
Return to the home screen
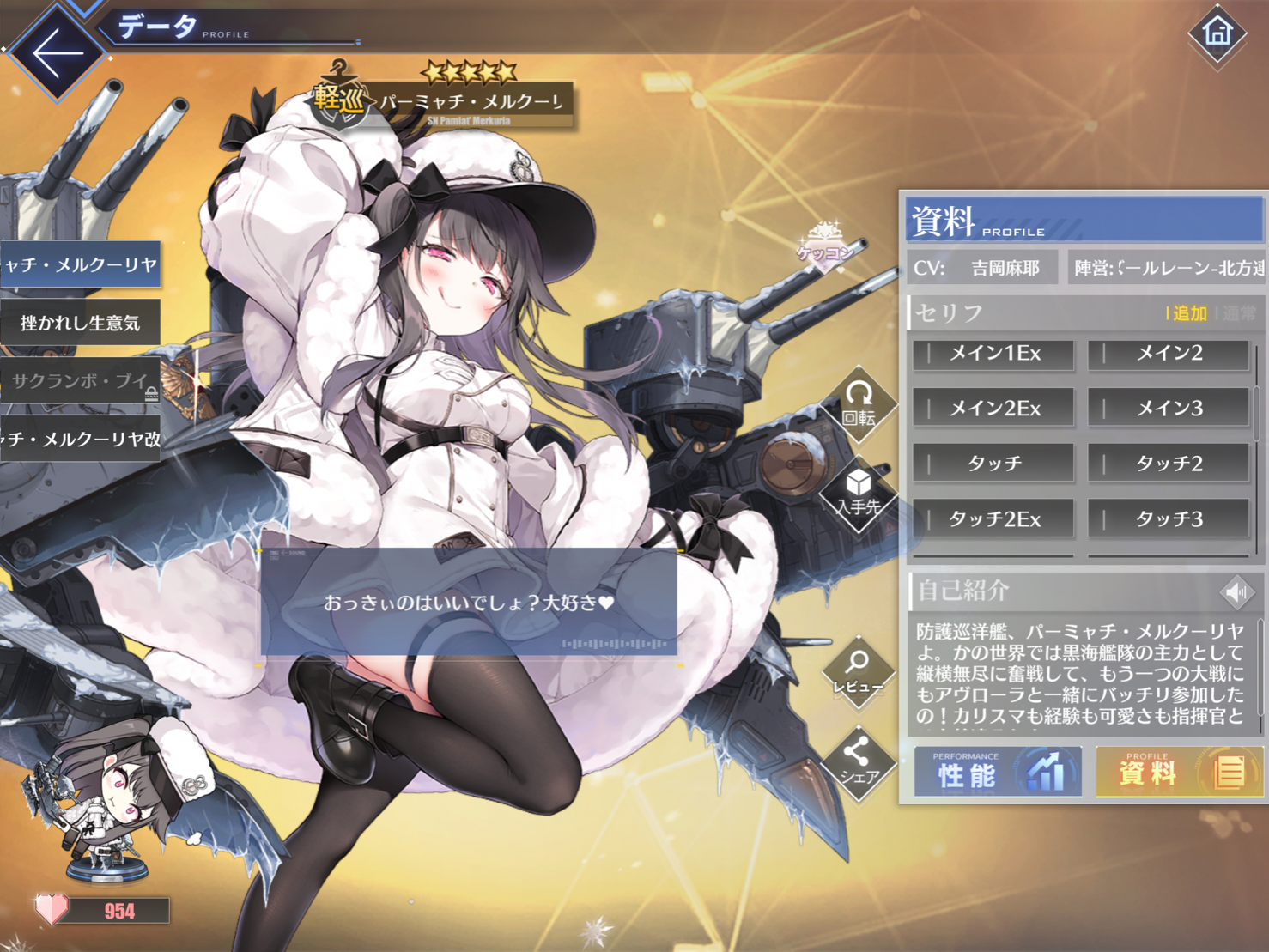pyautogui.click(x=1217, y=33)
